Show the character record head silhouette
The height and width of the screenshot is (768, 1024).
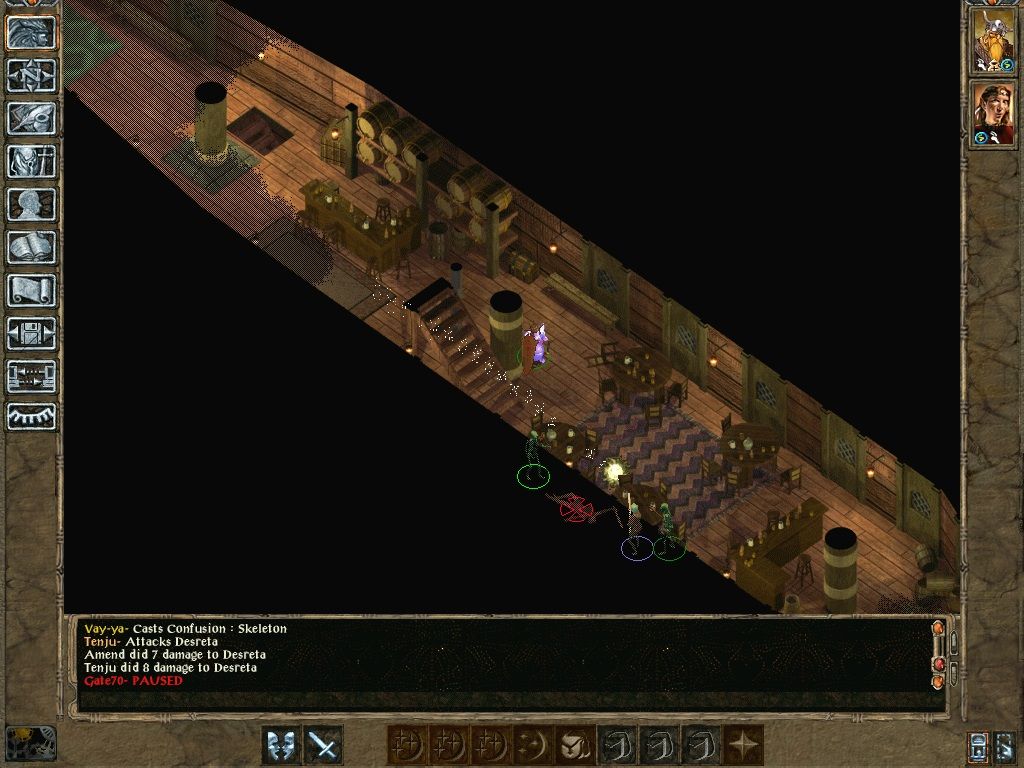click(31, 204)
